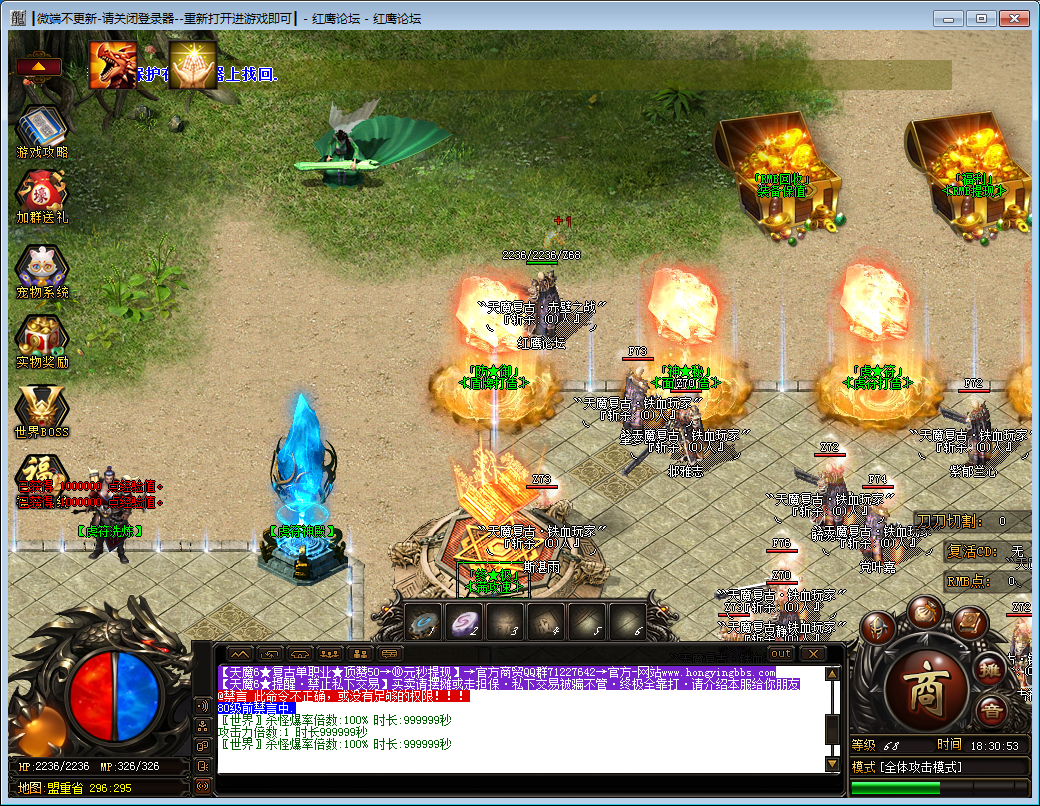Click the chat panel 'out' button
The image size is (1040, 806).
(780, 654)
